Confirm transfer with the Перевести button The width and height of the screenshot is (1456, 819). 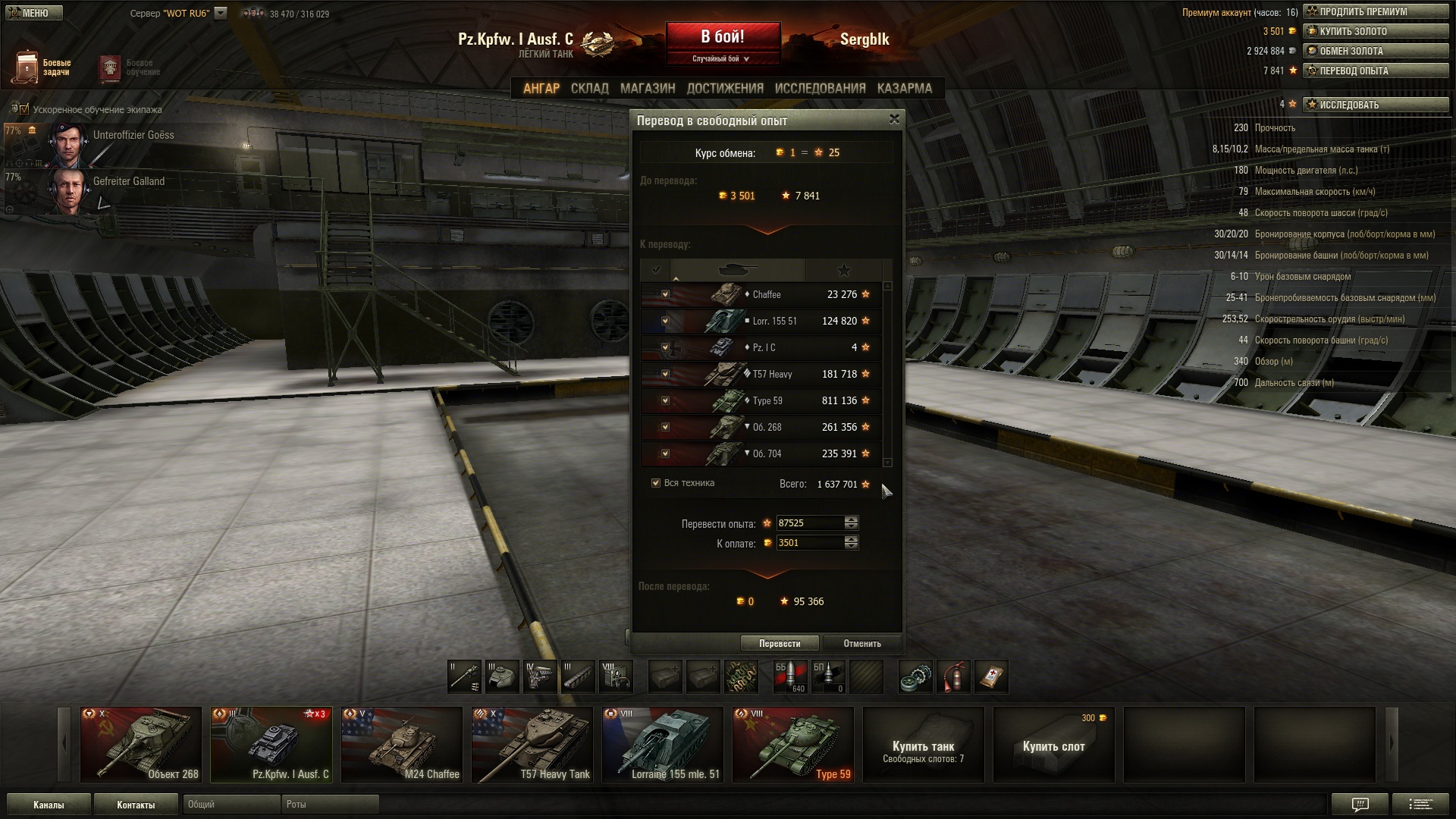(x=779, y=643)
